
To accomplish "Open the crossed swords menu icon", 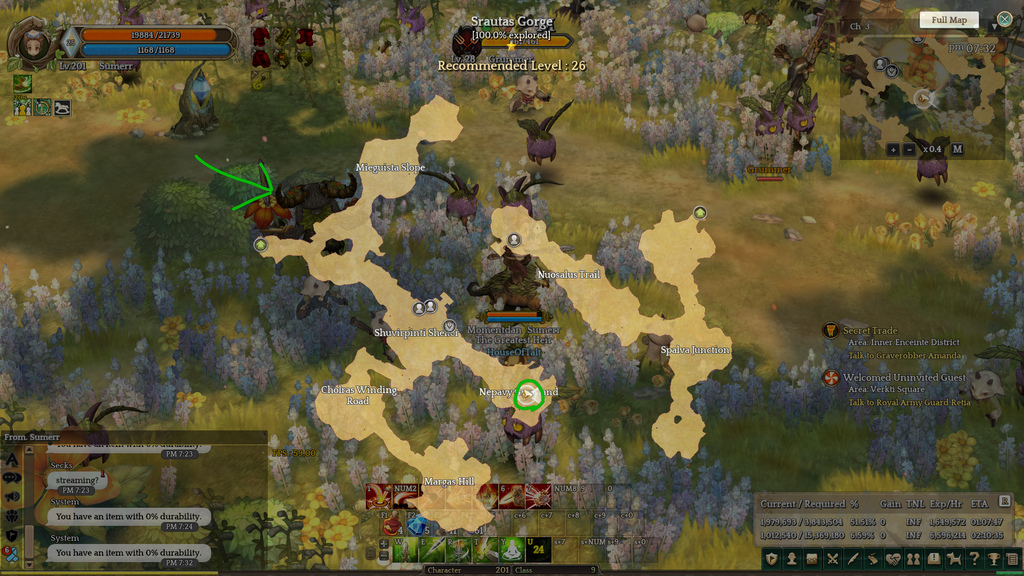I will click(832, 558).
